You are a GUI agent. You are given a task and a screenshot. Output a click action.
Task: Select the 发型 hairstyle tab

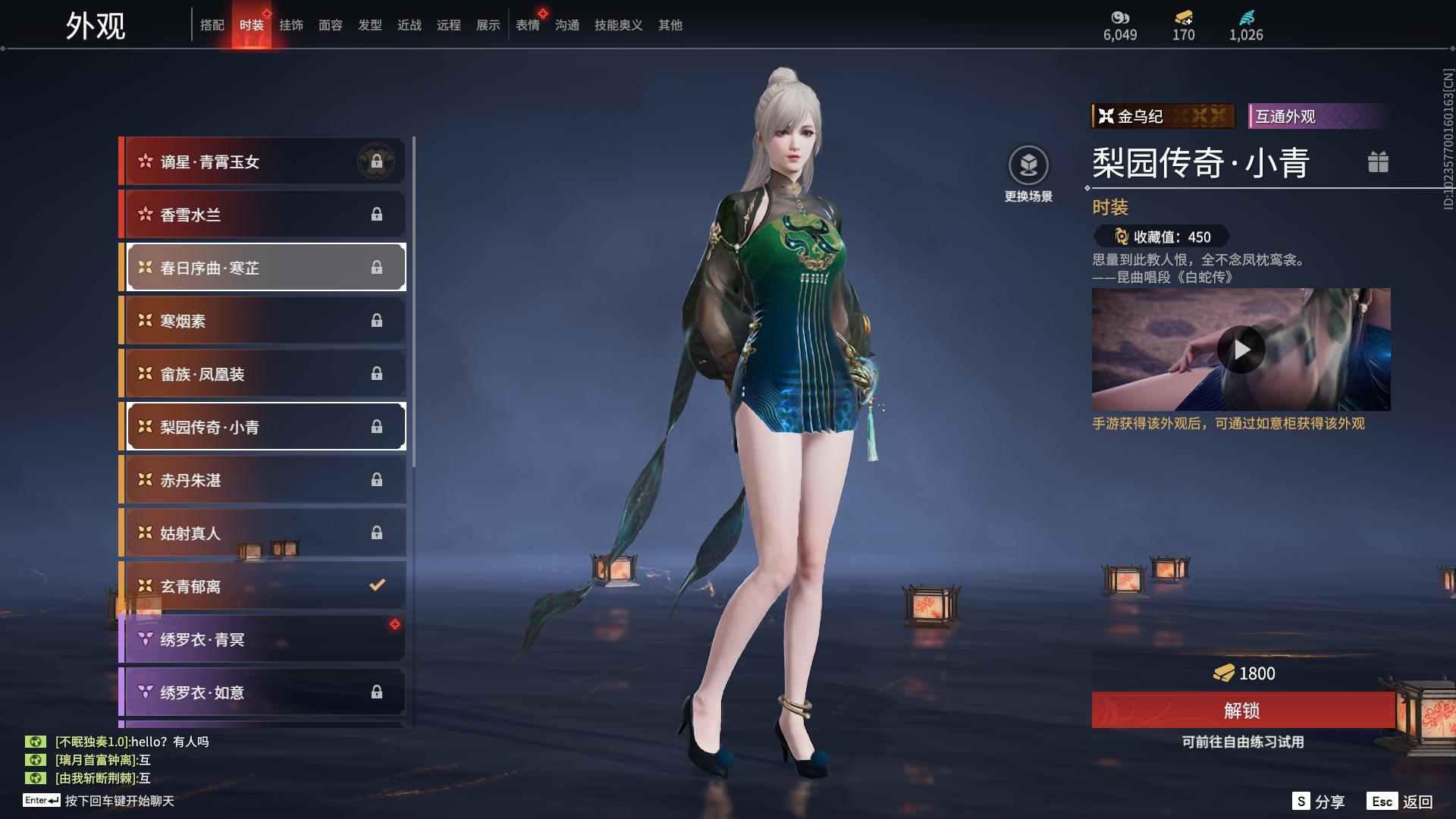[369, 24]
